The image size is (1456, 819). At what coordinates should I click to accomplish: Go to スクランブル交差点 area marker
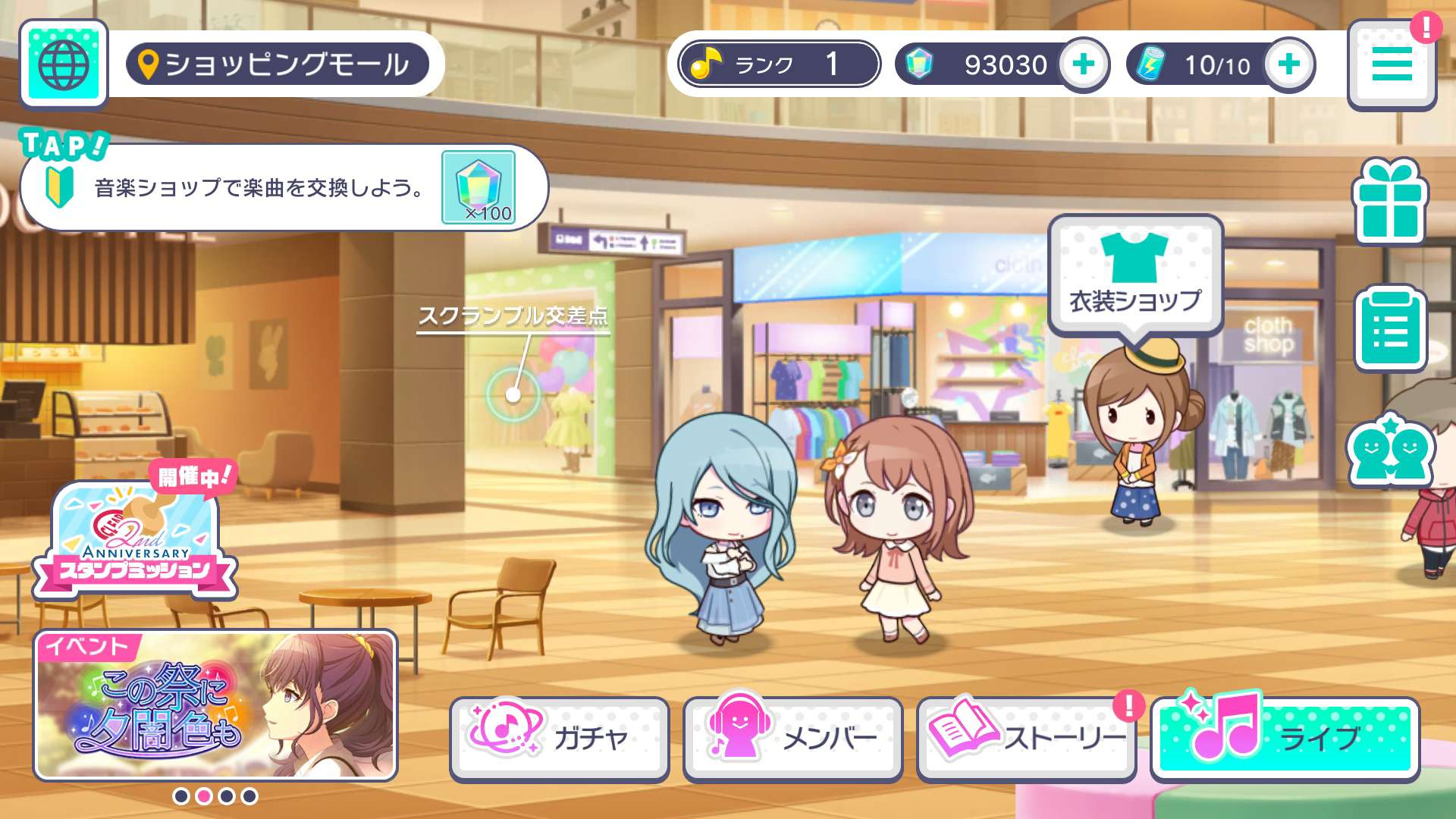coord(513,394)
